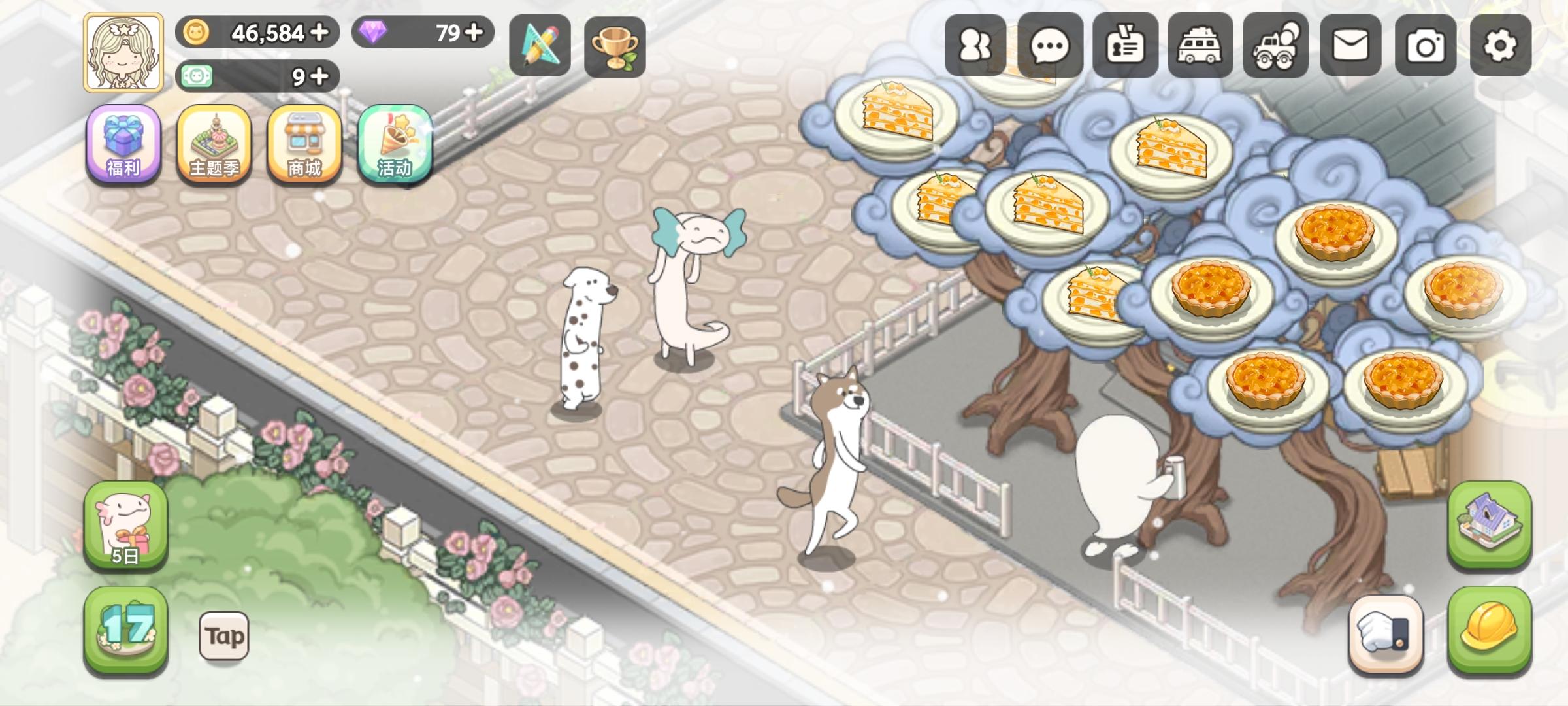View the ID card profile icon
The height and width of the screenshot is (706, 1568).
(x=1124, y=46)
